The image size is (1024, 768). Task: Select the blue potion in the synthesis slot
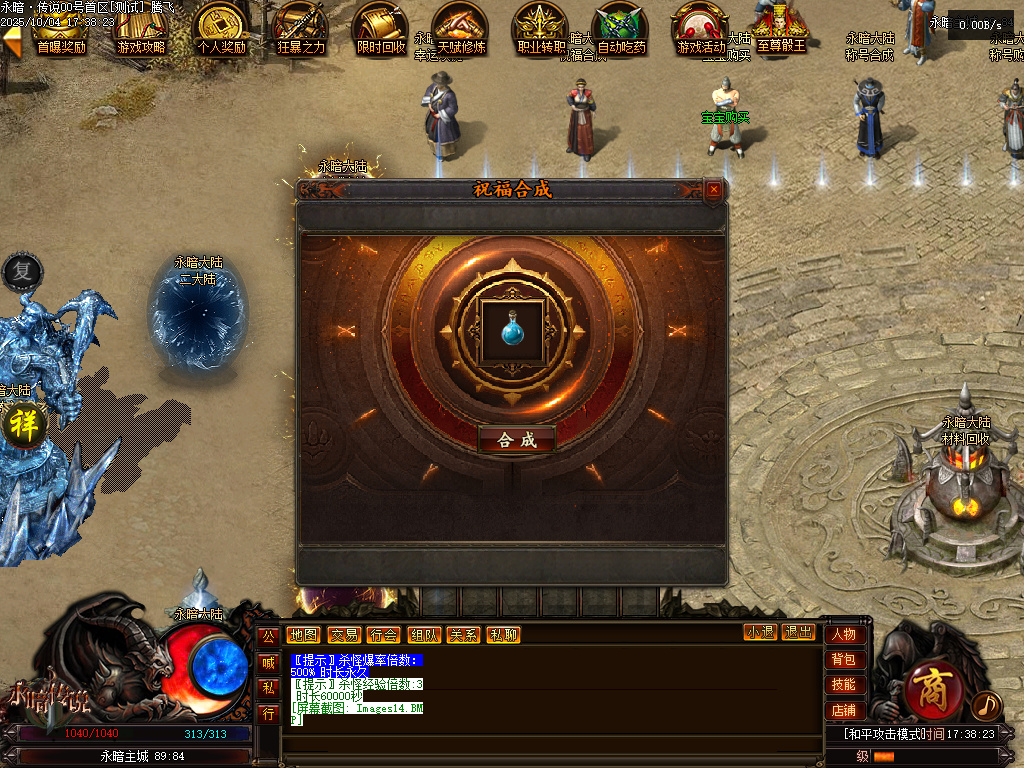(x=512, y=328)
